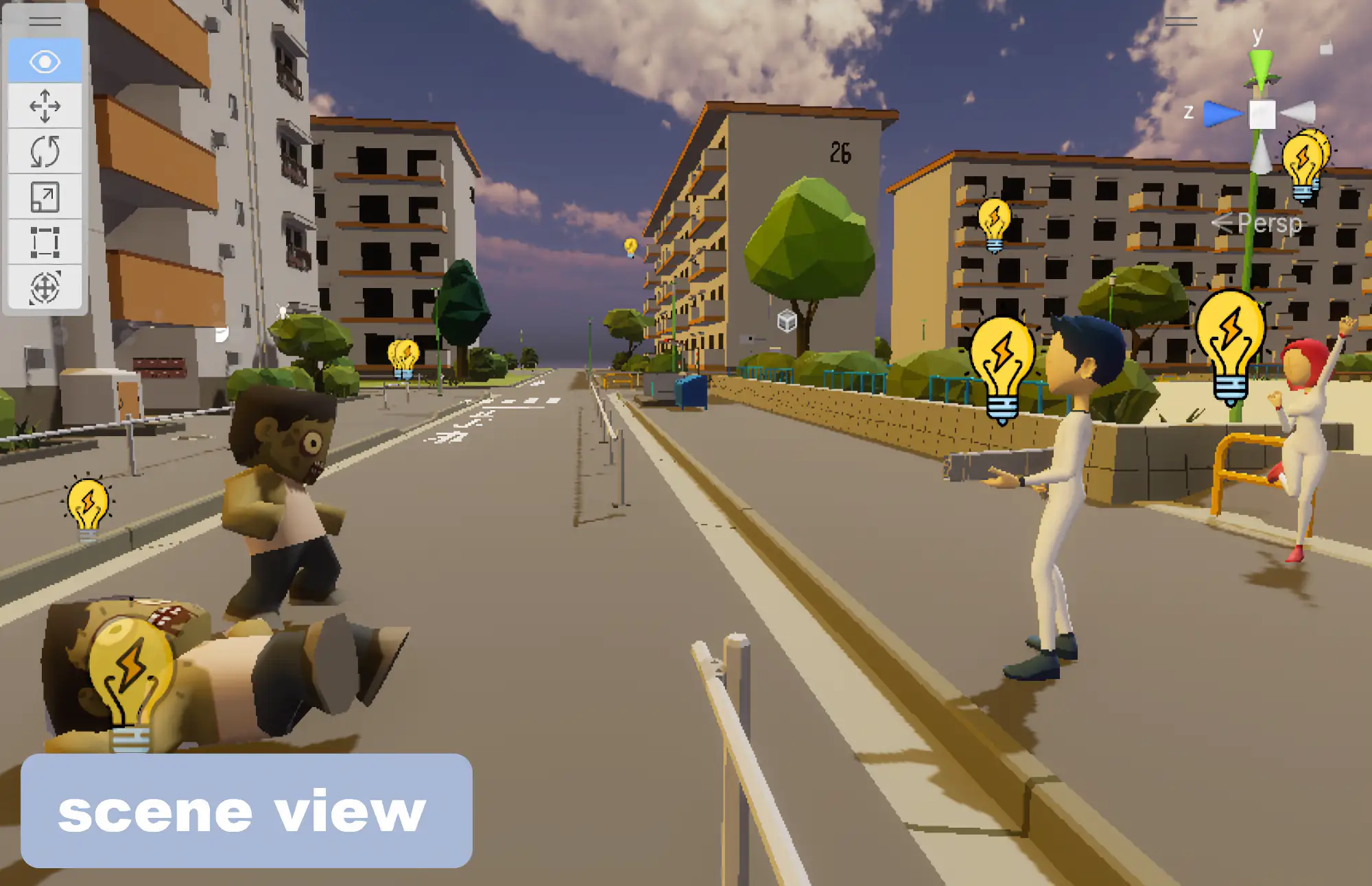Click the arrow chevron next to Persp
Image resolution: width=1372 pixels, height=886 pixels.
[1223, 224]
